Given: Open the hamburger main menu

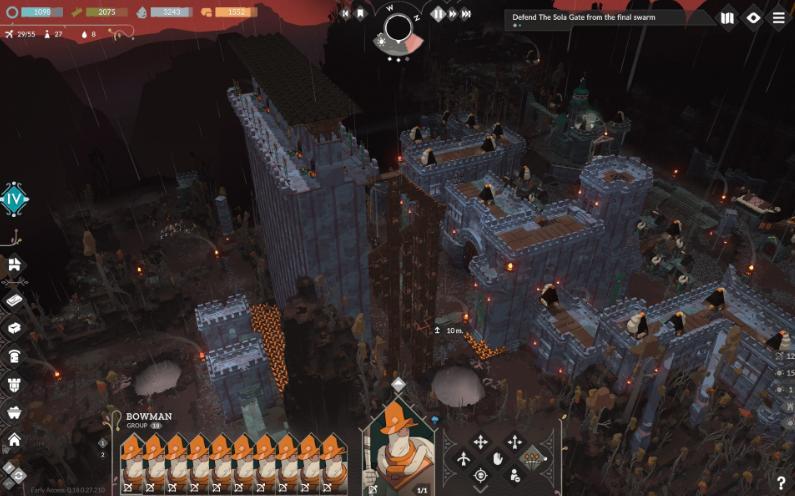Looking at the screenshot, I should (x=778, y=18).
